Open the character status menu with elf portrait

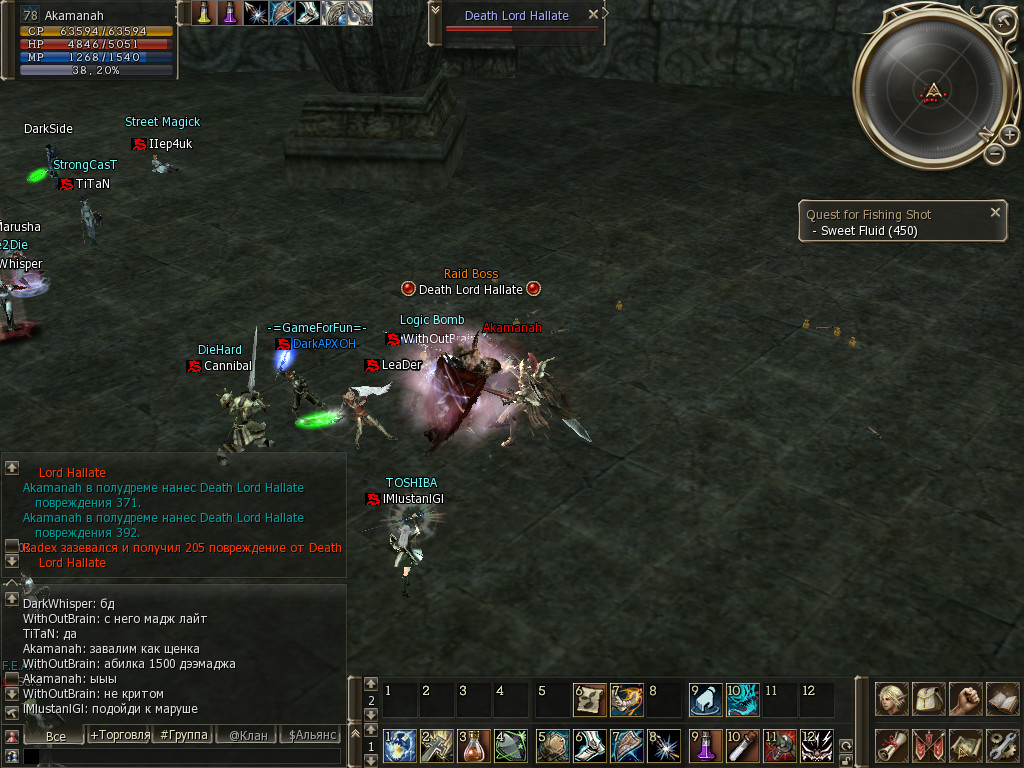coord(892,698)
